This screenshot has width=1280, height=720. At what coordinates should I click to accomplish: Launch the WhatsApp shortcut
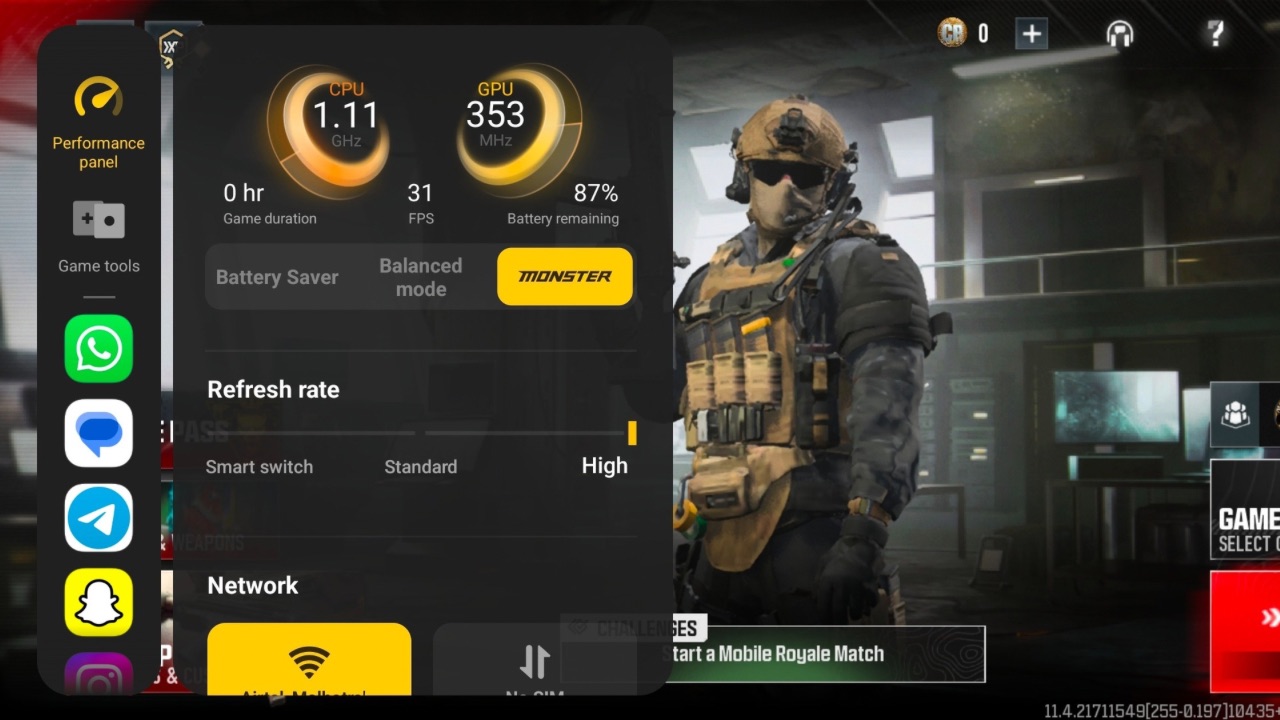coord(99,348)
